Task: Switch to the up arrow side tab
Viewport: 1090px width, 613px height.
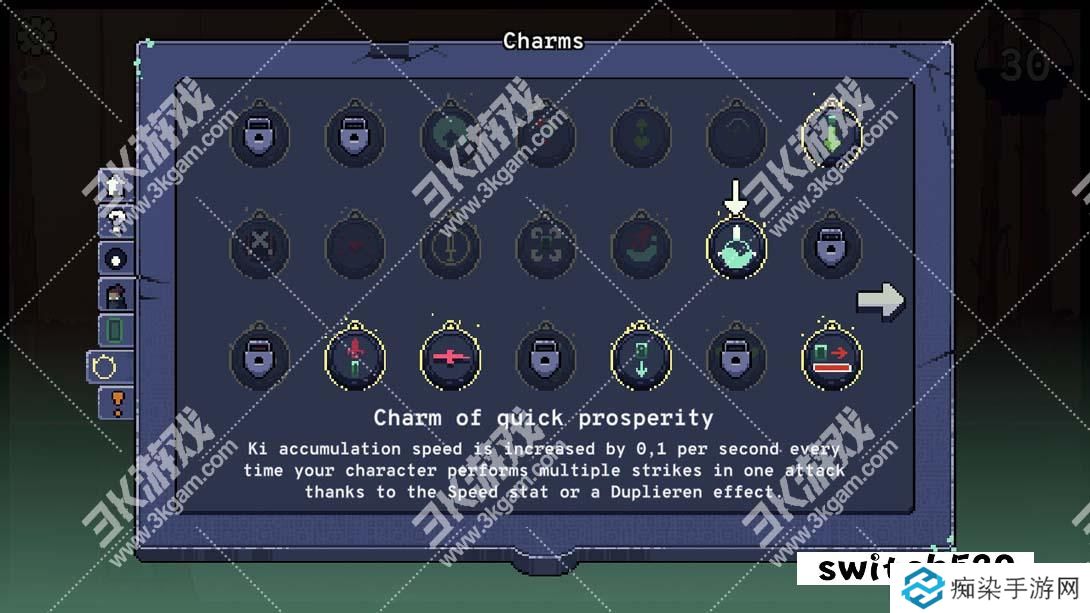Action: 114,186
